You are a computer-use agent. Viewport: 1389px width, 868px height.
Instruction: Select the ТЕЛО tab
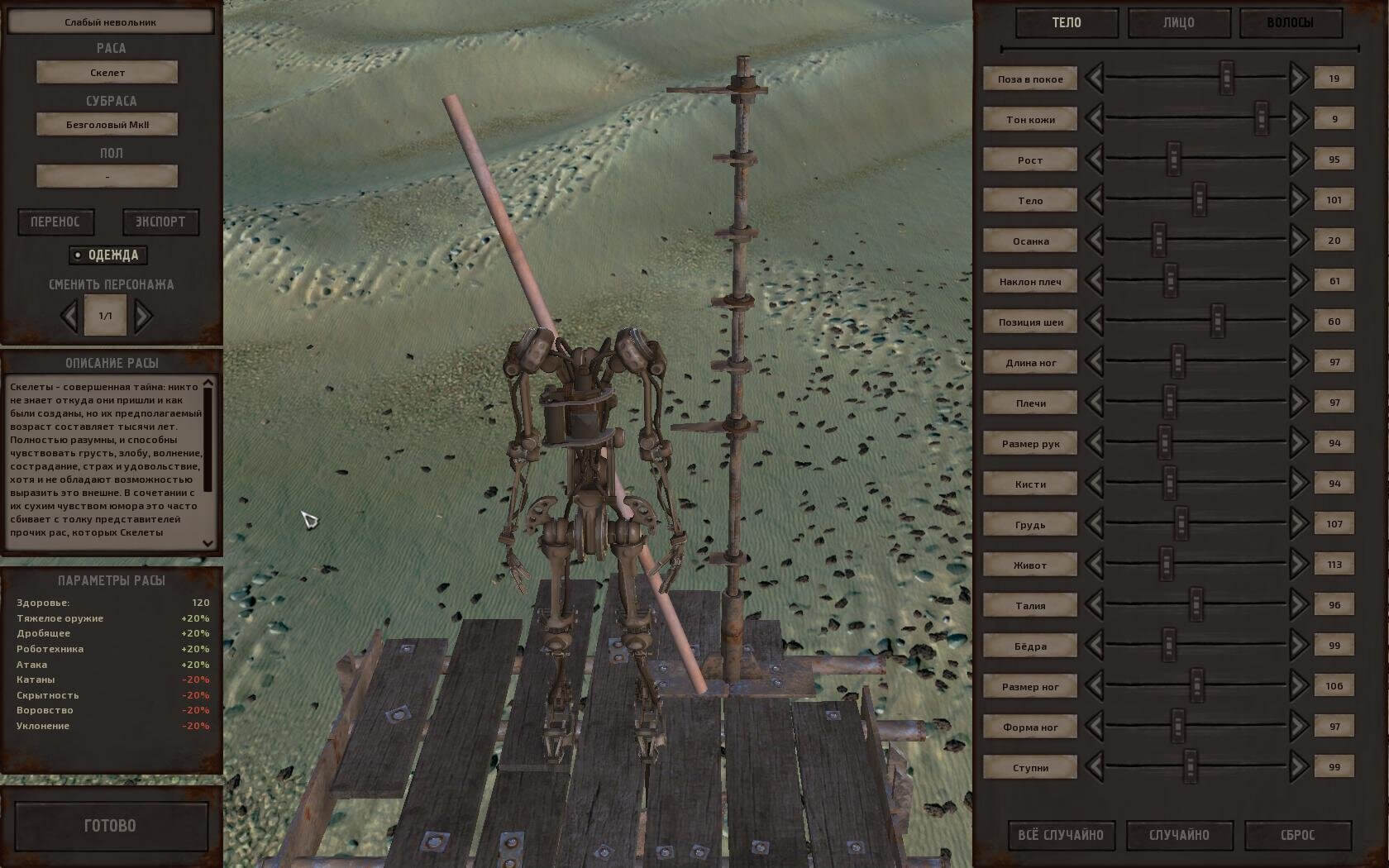click(1067, 23)
